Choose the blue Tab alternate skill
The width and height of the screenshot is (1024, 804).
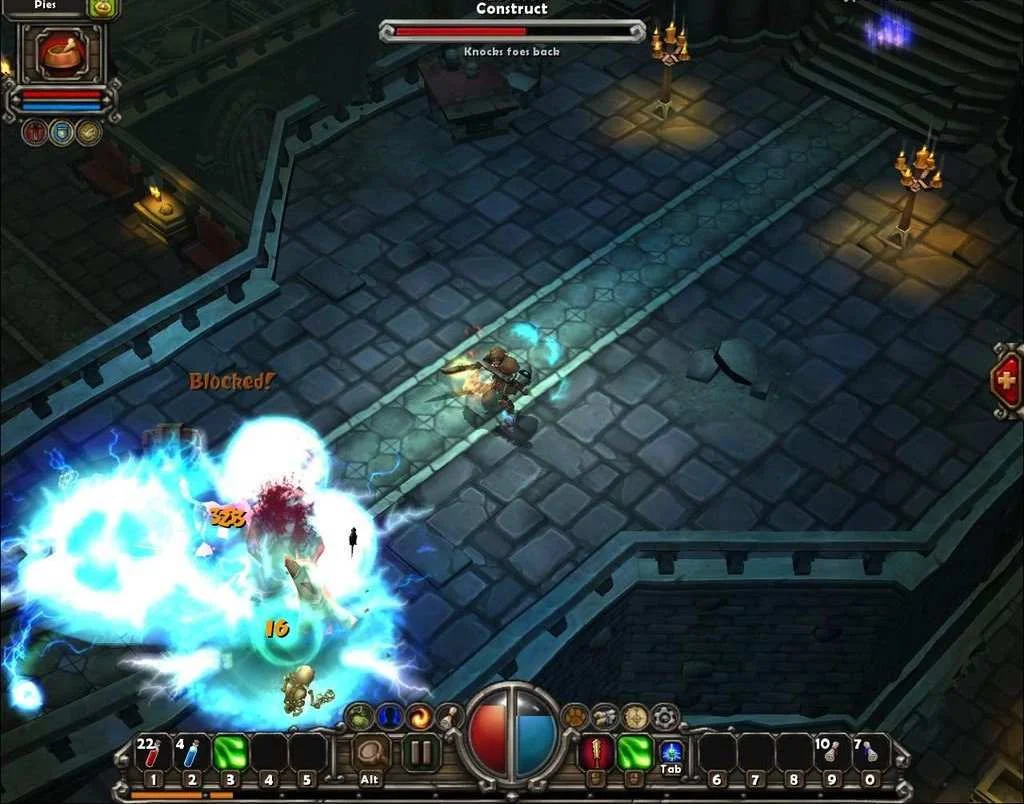671,750
